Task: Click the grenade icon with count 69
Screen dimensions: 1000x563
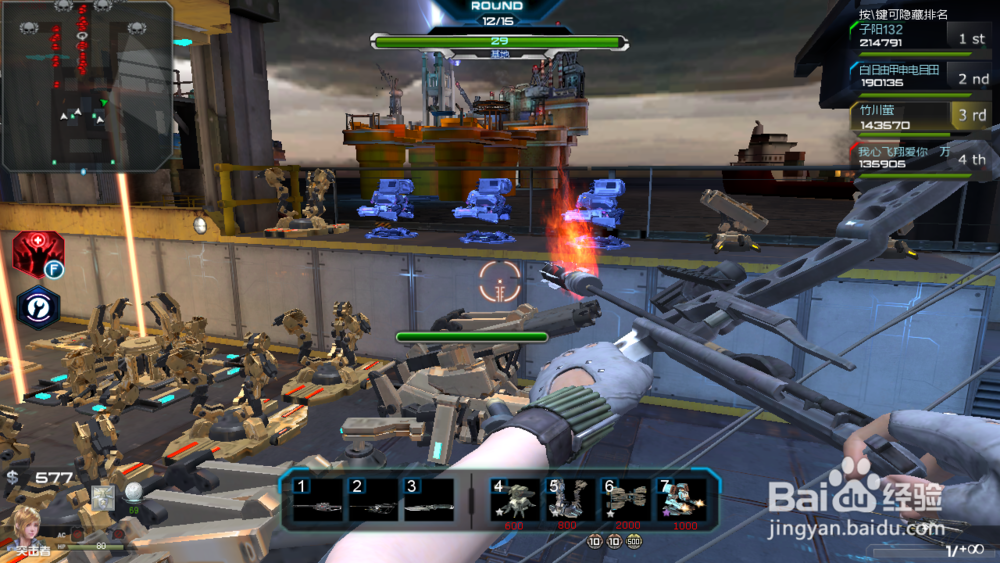Action: point(132,492)
